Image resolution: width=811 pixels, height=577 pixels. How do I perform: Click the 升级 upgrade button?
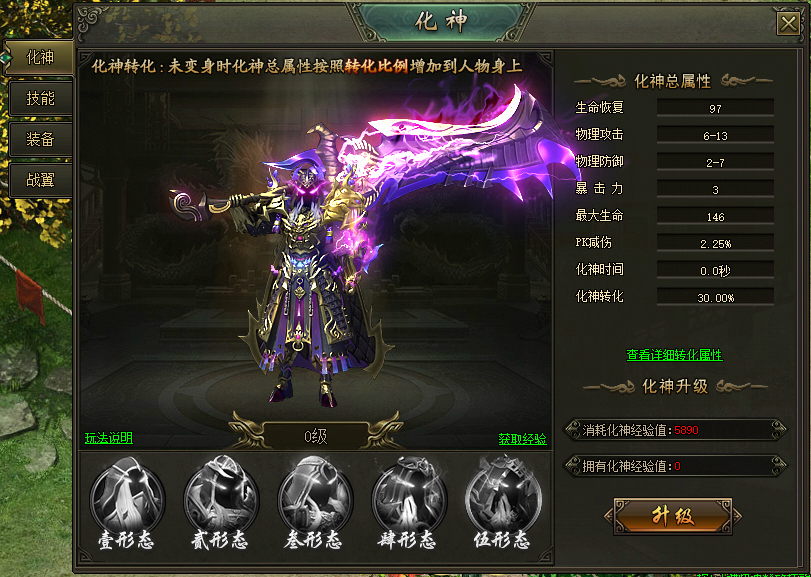(x=672, y=516)
